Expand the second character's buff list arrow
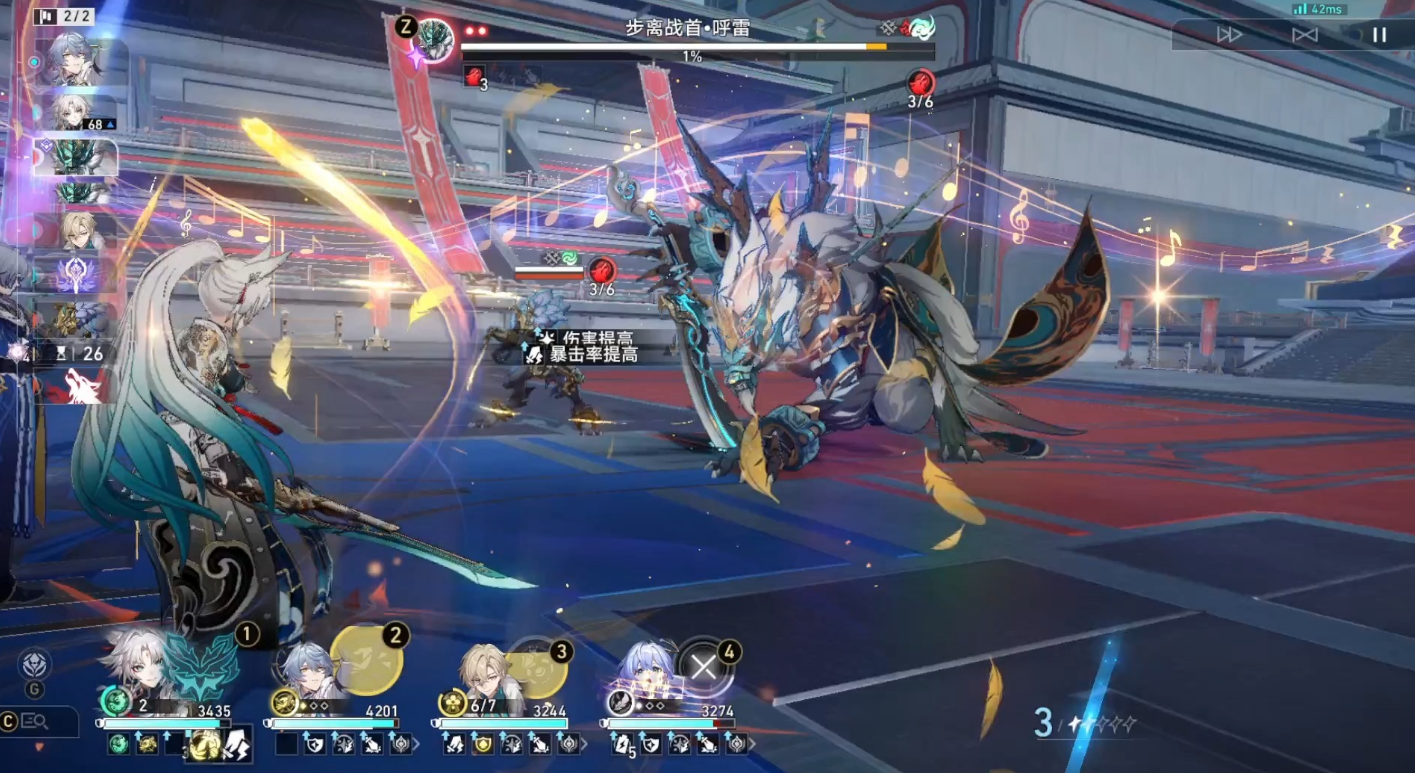 pyautogui.click(x=416, y=744)
